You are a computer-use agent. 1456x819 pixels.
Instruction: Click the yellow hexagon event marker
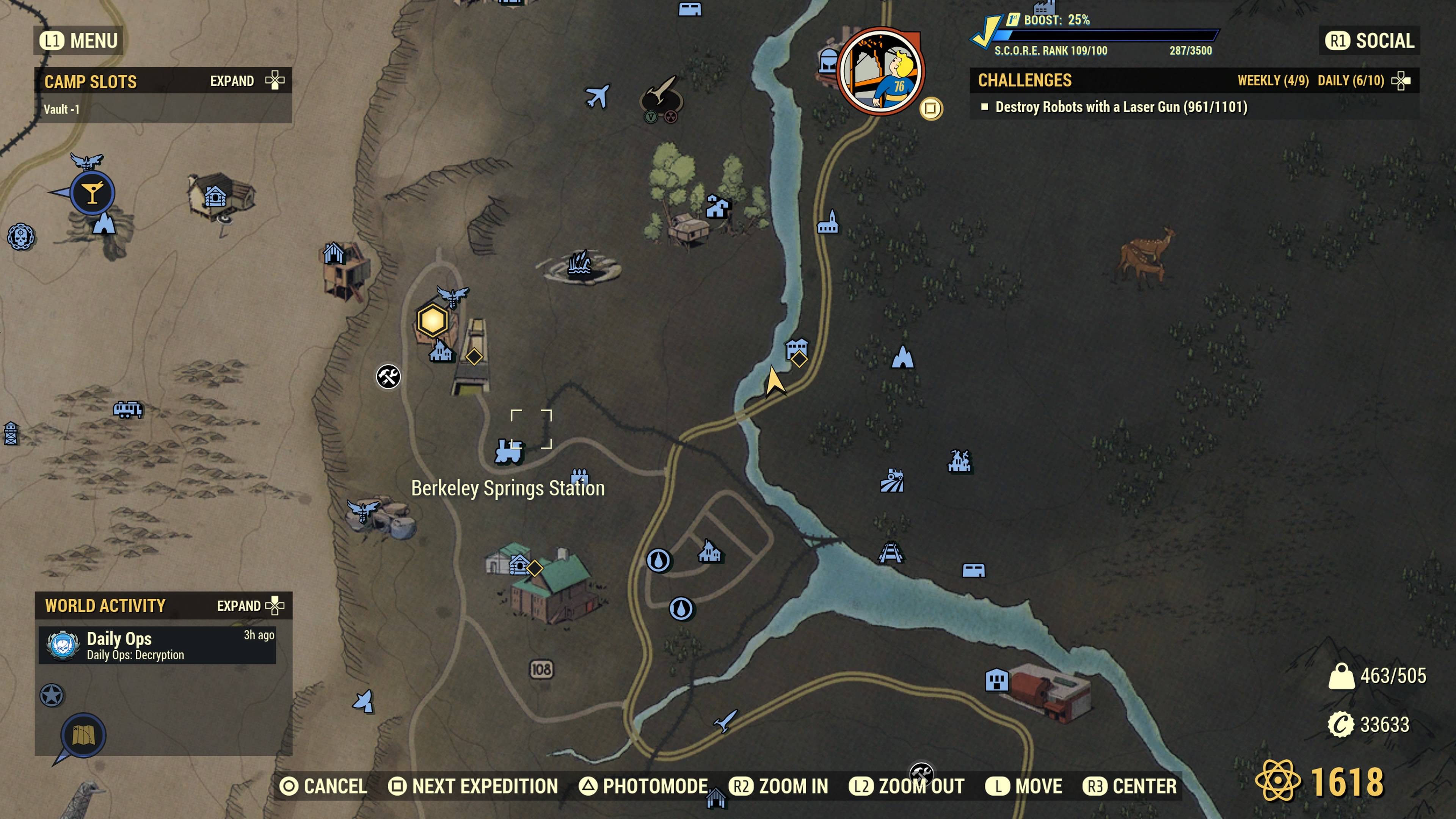(432, 320)
